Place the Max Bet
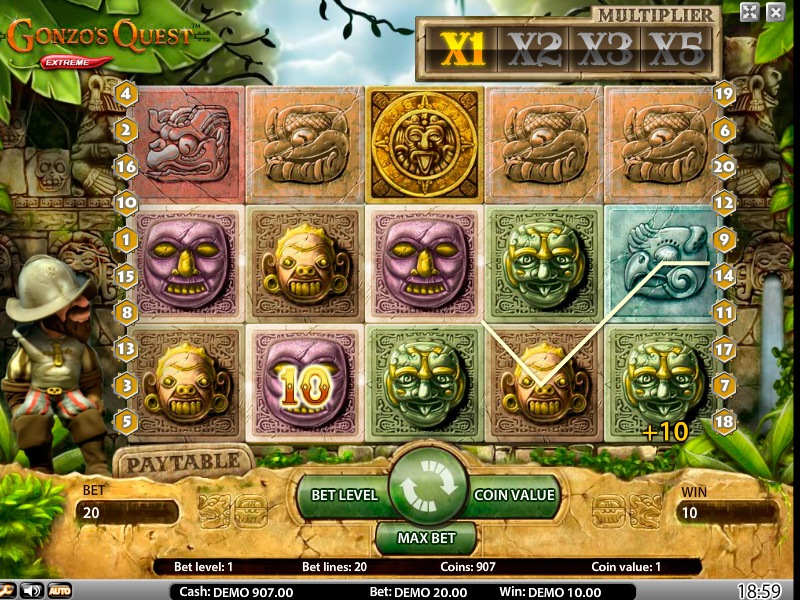The image size is (800, 600). coord(428,539)
